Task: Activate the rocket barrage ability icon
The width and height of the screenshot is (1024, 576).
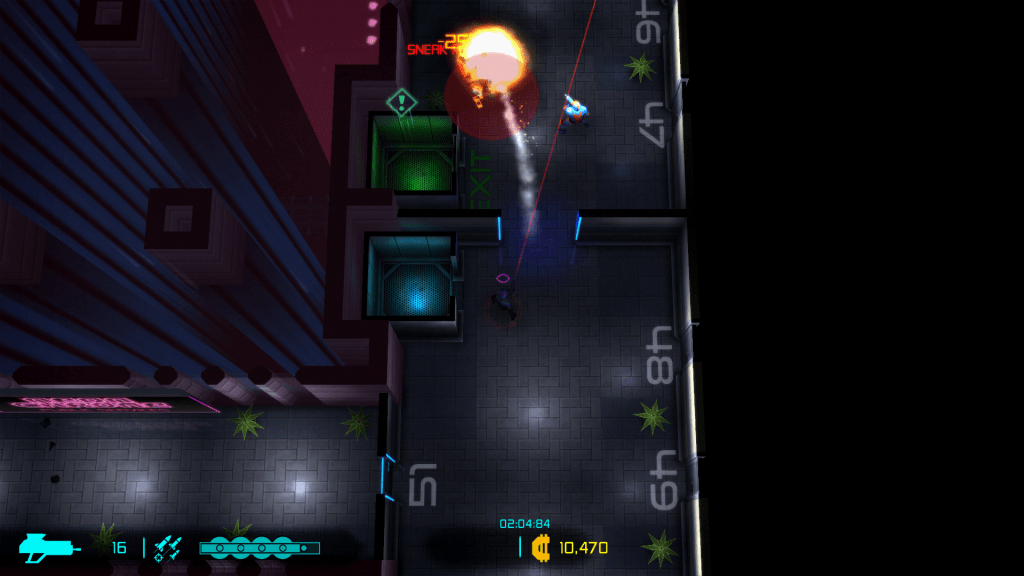Action: pos(168,547)
